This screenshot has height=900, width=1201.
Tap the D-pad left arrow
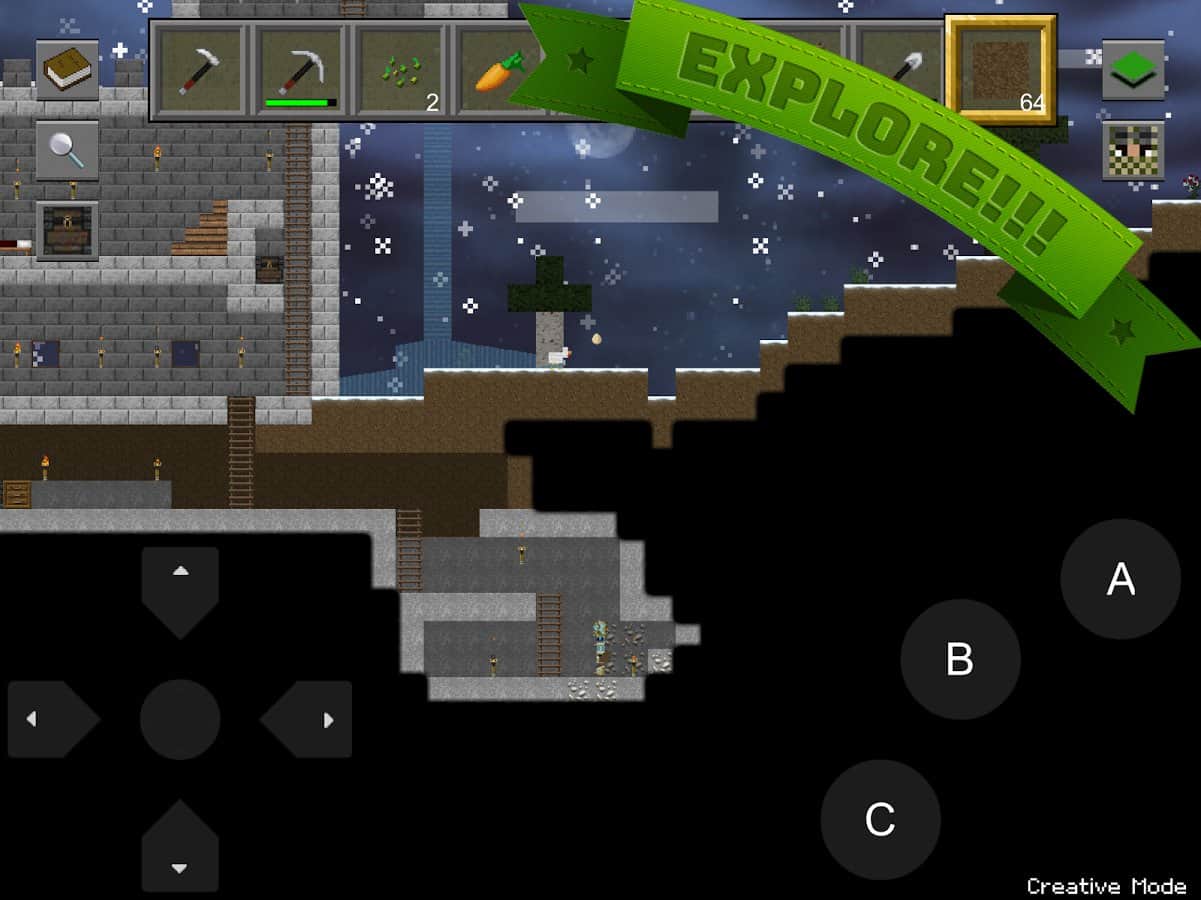(52, 718)
